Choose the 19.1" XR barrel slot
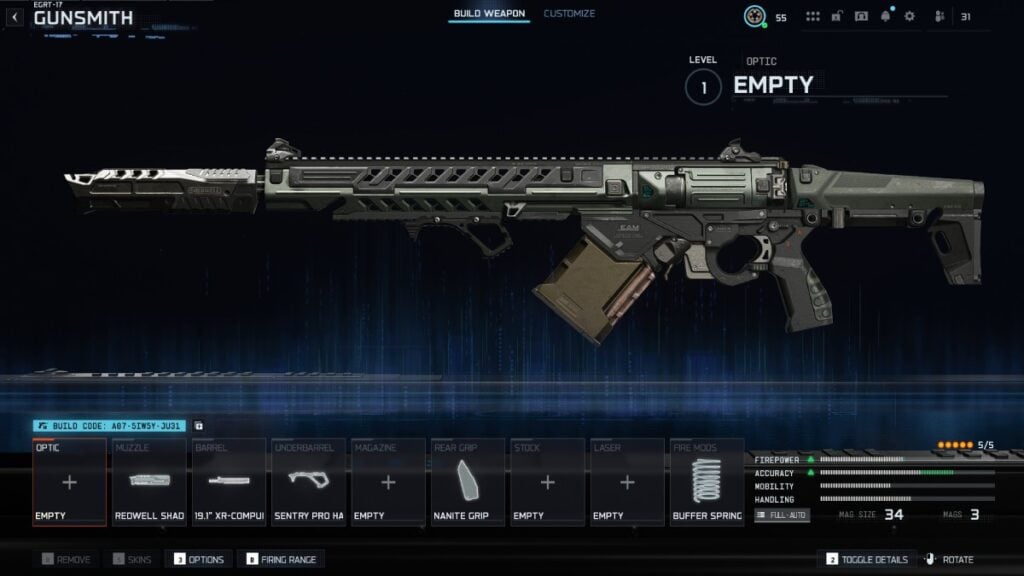 tap(229, 482)
